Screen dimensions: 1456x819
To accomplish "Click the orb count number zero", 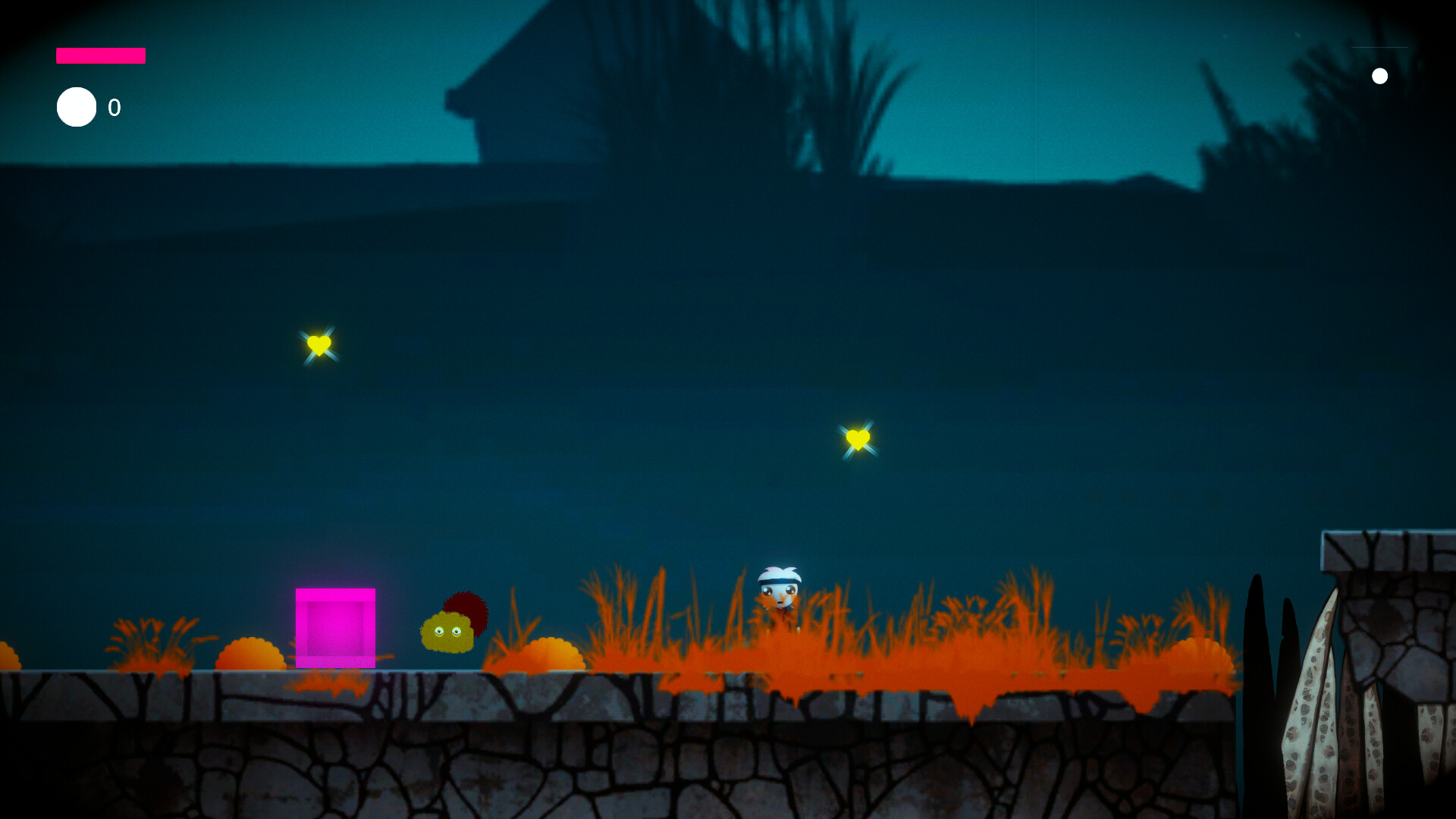I will 114,108.
